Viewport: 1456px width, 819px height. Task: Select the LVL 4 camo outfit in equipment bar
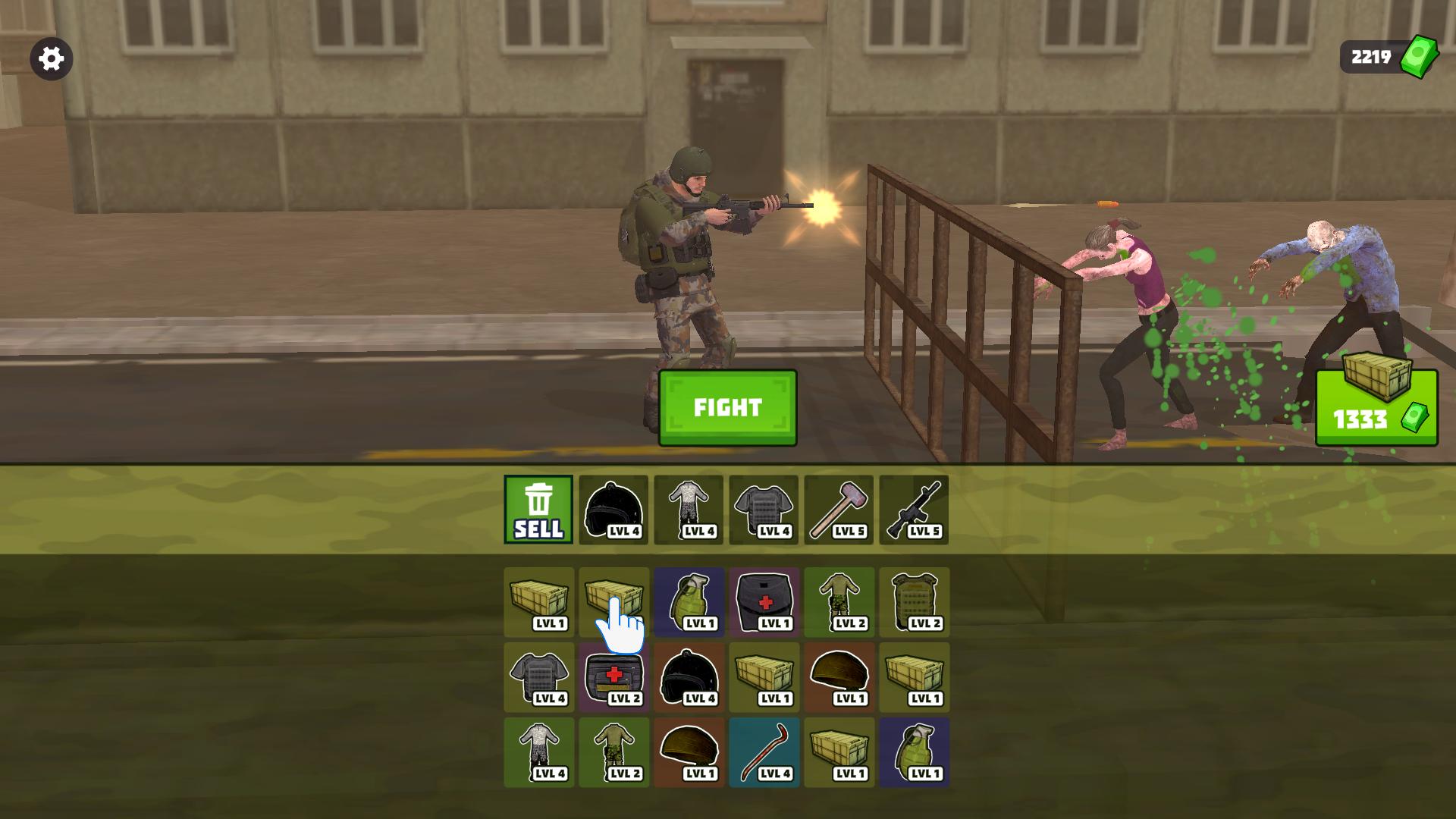[x=689, y=510]
